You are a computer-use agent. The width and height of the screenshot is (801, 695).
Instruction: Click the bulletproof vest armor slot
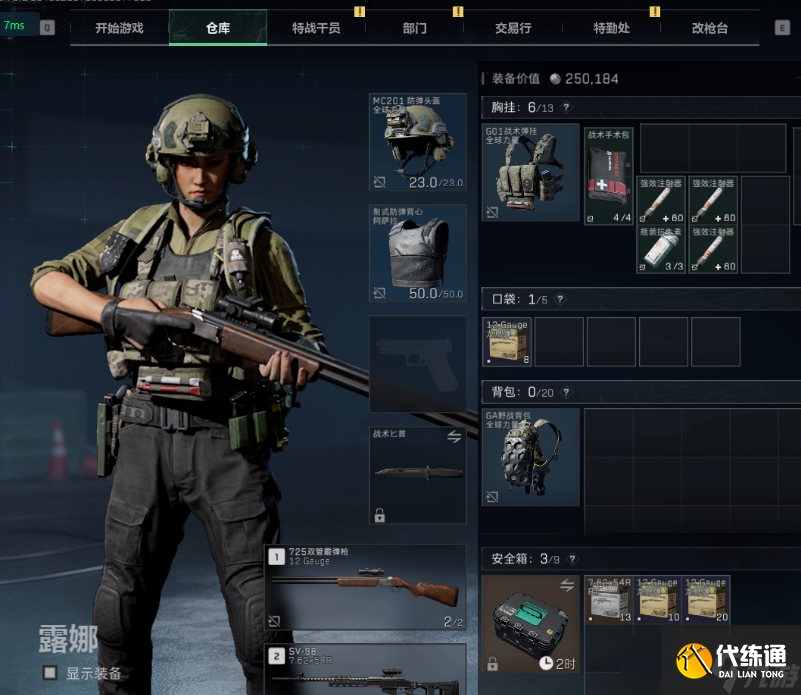tap(417, 253)
